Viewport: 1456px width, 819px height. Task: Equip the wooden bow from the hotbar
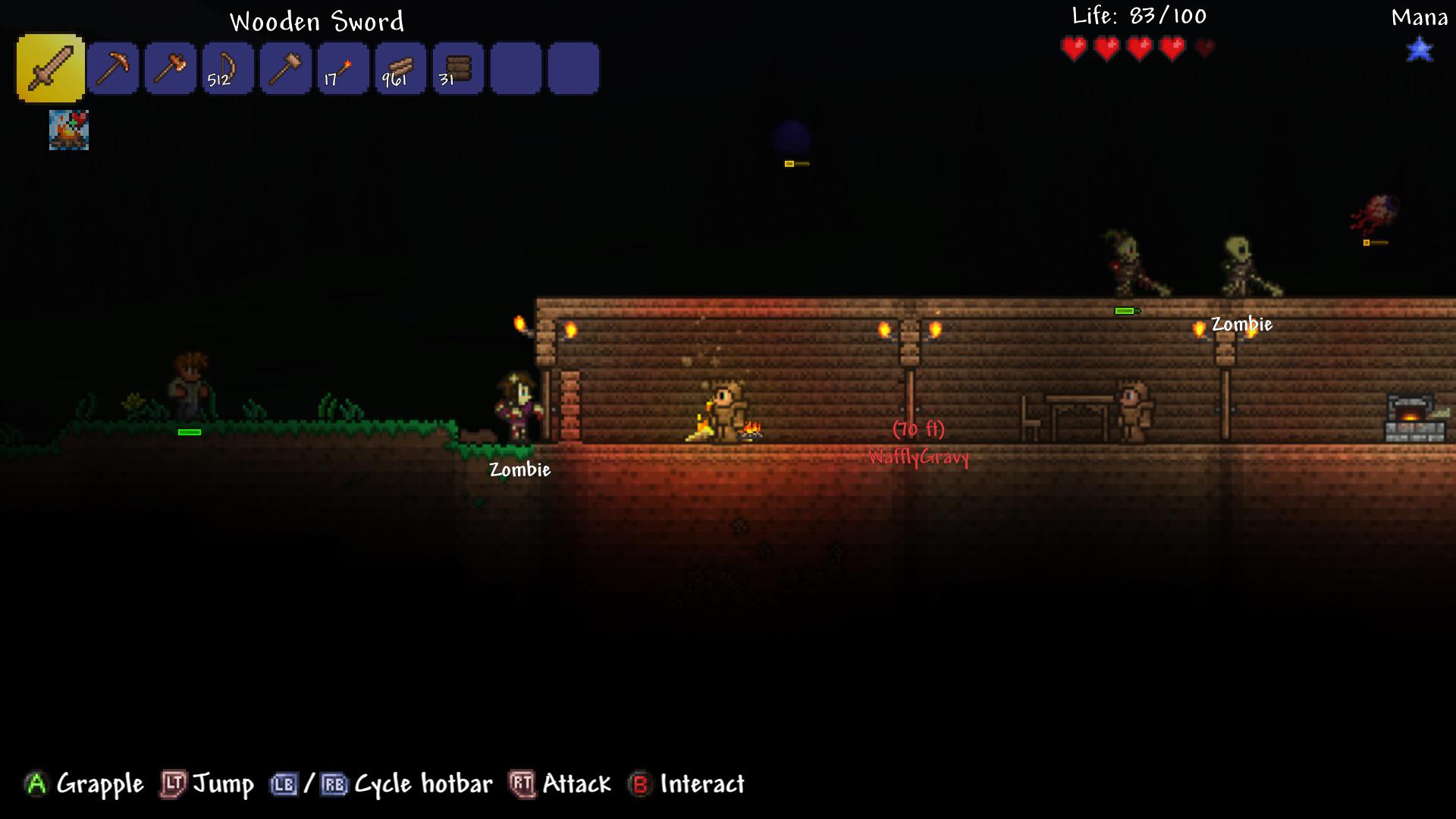coord(228,69)
